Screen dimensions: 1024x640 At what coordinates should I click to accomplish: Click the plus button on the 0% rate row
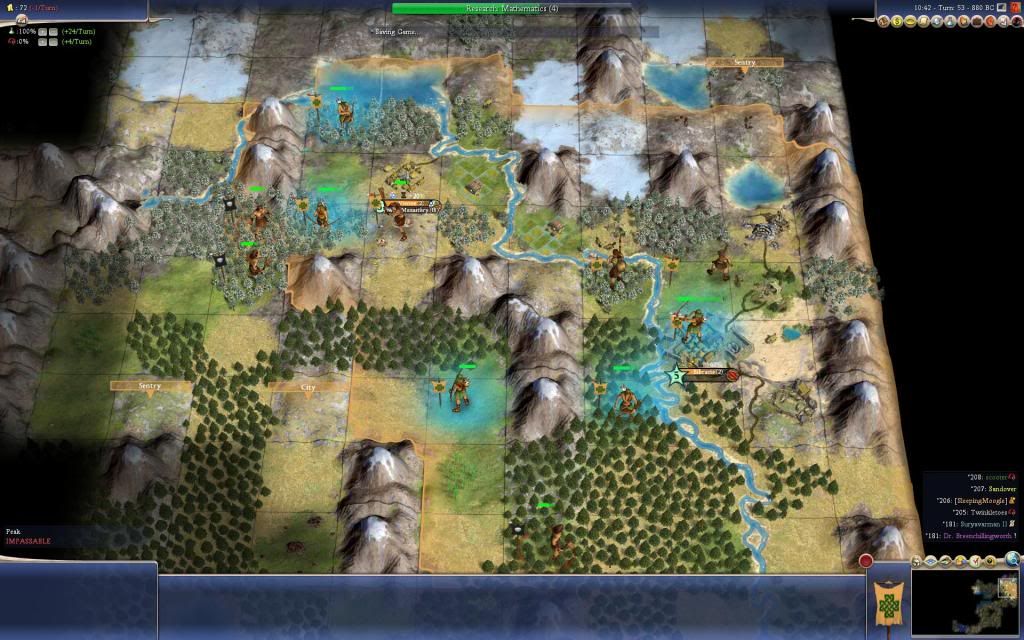[42, 44]
